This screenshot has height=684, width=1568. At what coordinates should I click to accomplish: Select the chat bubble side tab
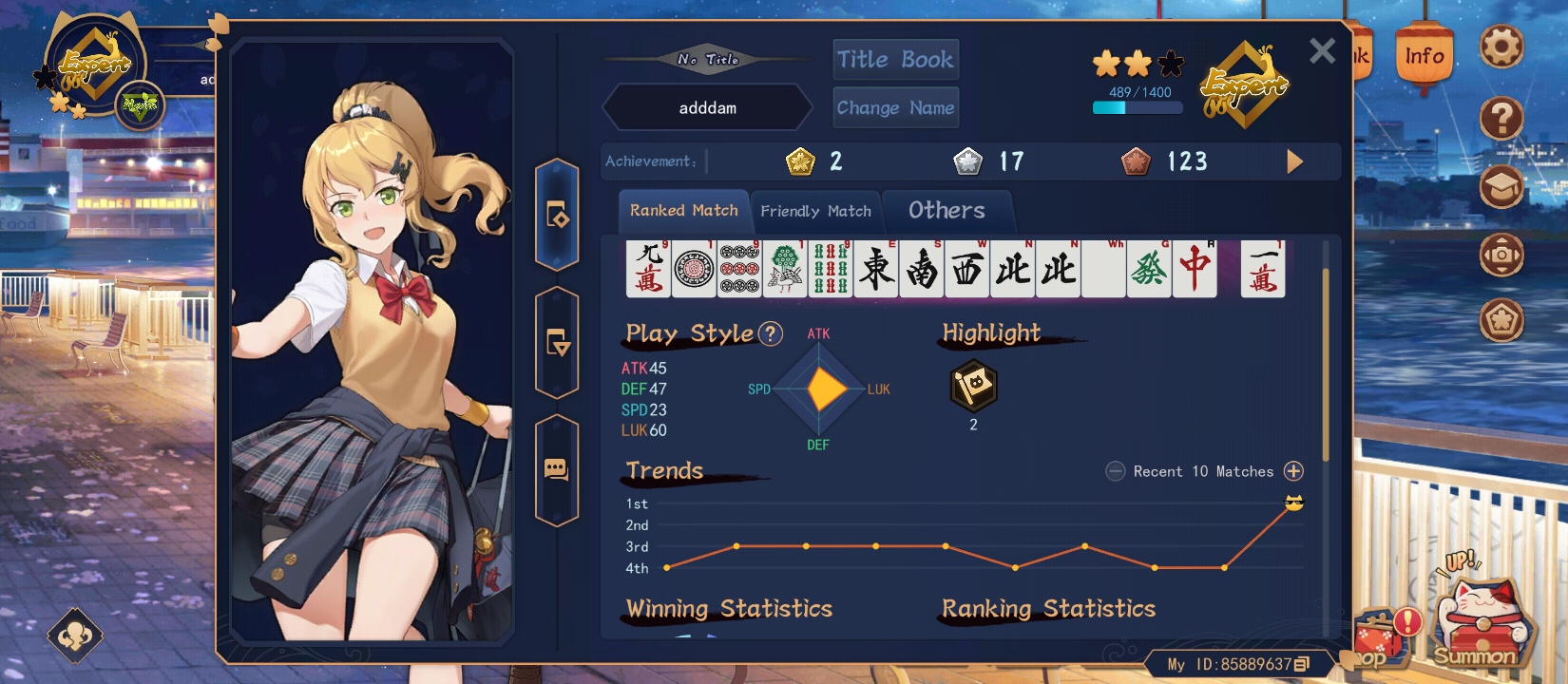(x=556, y=469)
